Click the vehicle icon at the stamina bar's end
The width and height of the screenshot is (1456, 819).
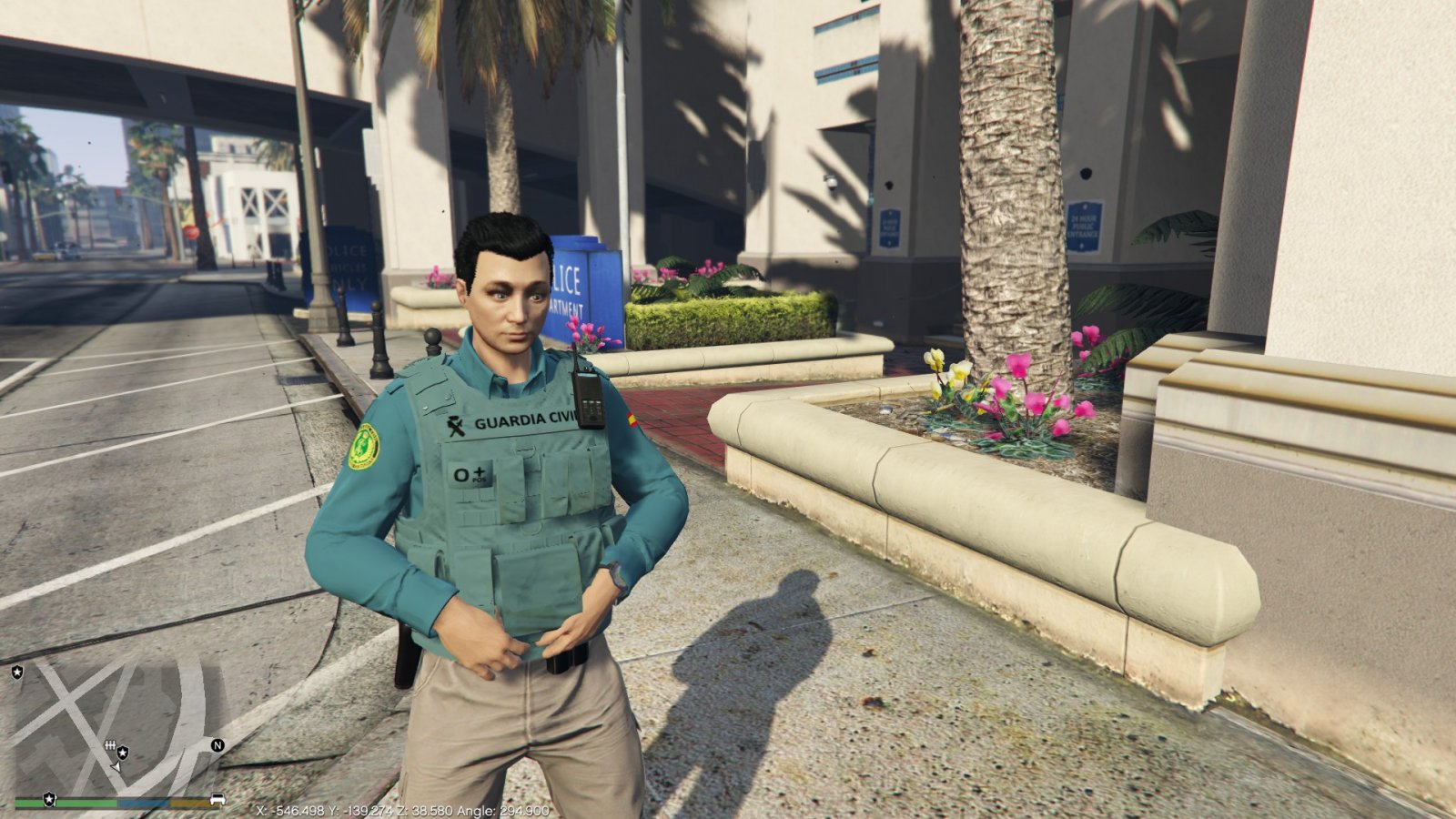coord(218,799)
